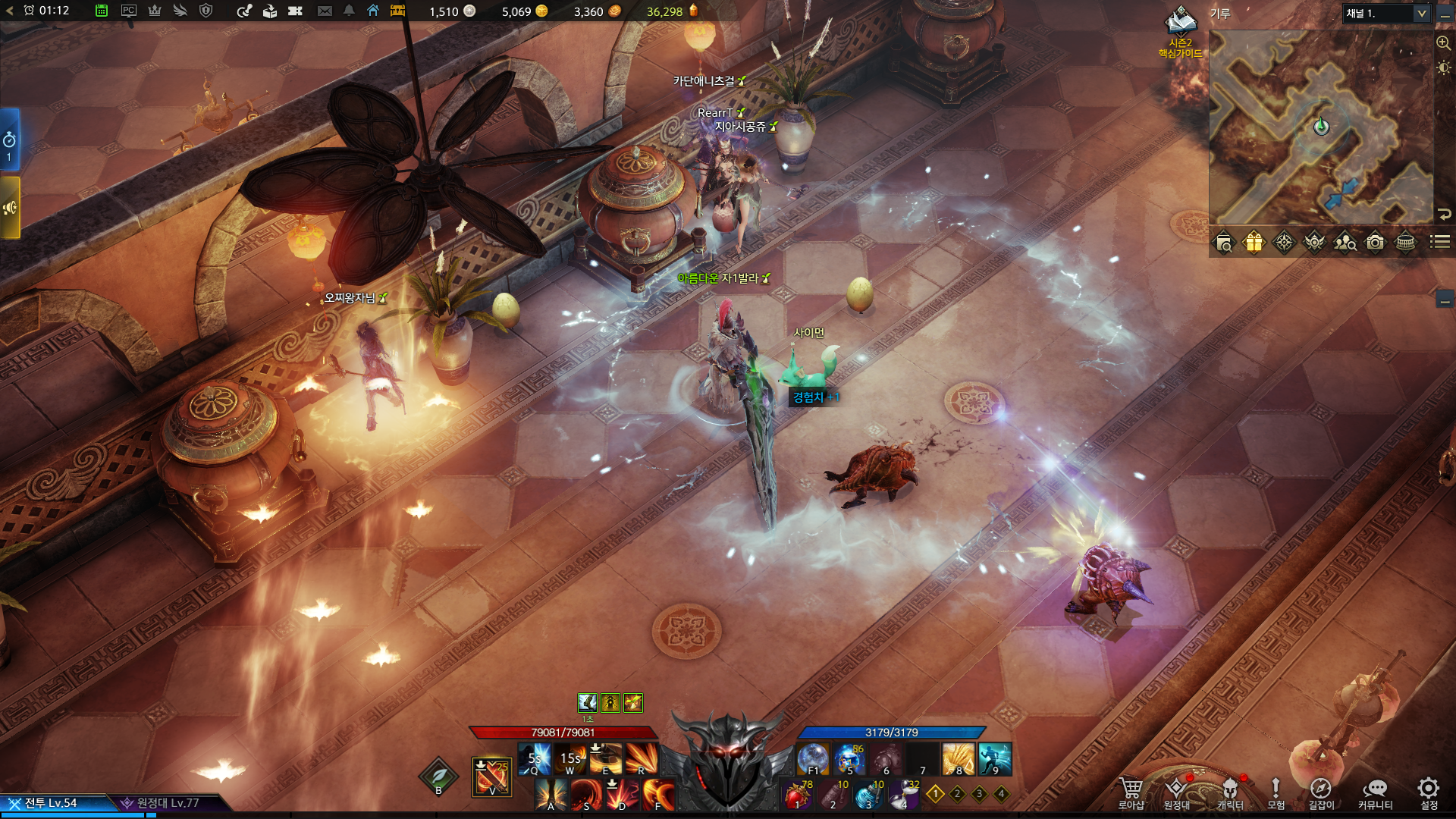Use the red potion in slot 1
1456x819 pixels.
coord(797,795)
